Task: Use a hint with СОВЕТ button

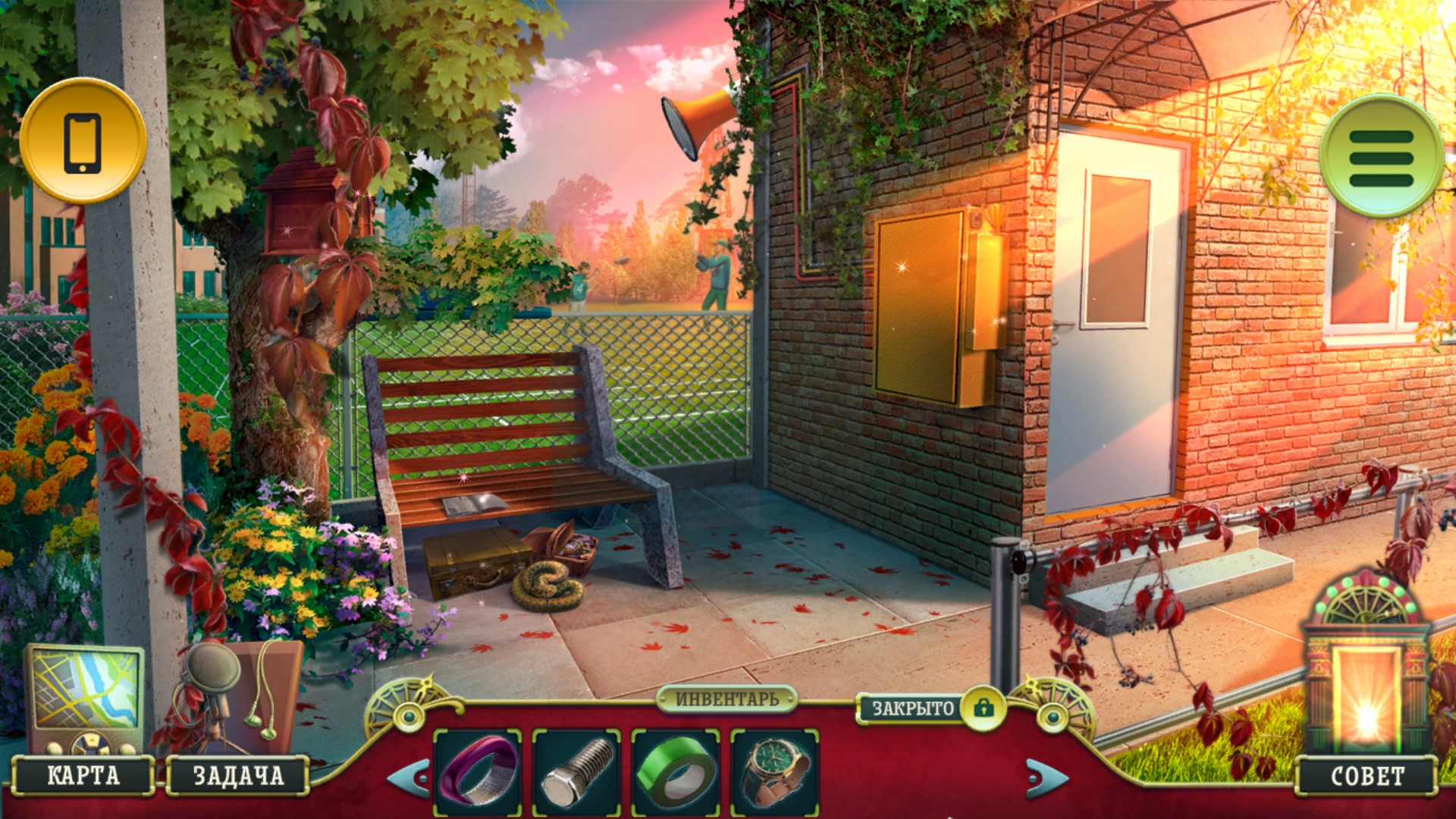Action: pos(1367,776)
